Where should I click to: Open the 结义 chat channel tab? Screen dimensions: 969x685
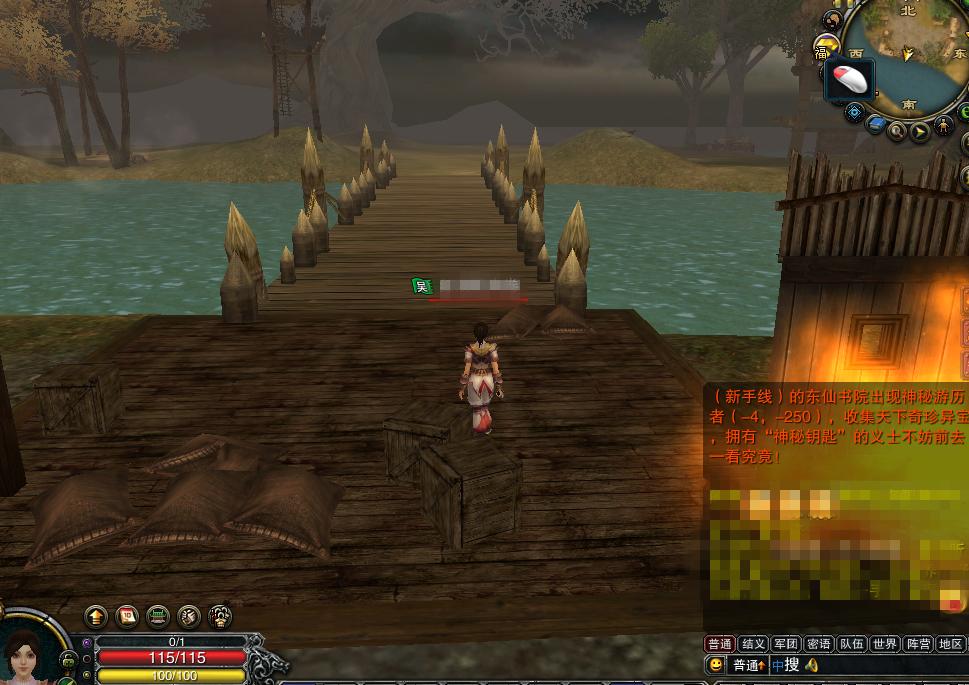tap(753, 644)
